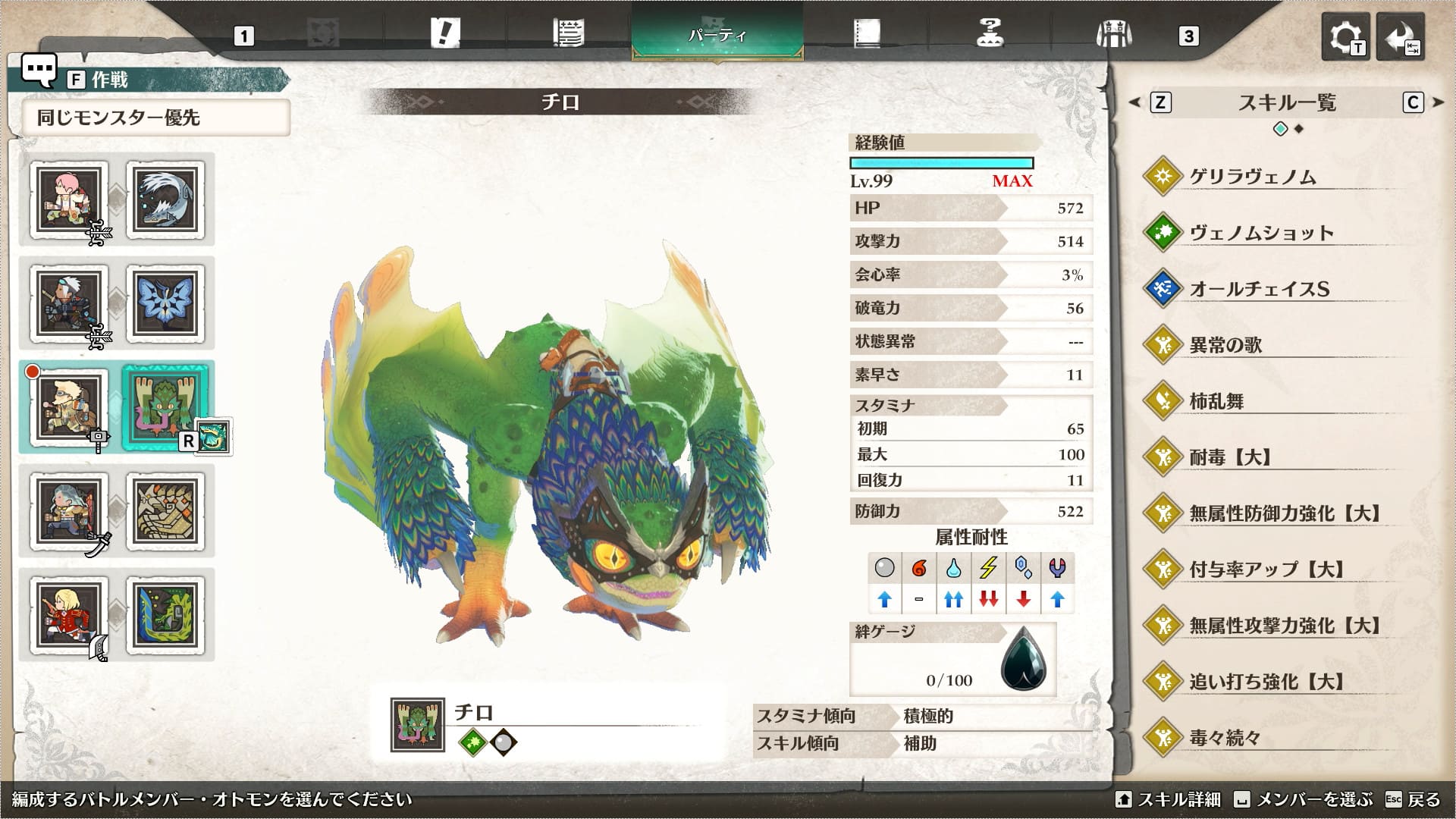Change the 同じモンスター優先 strategy setting
1456x819 pixels.
(x=155, y=118)
